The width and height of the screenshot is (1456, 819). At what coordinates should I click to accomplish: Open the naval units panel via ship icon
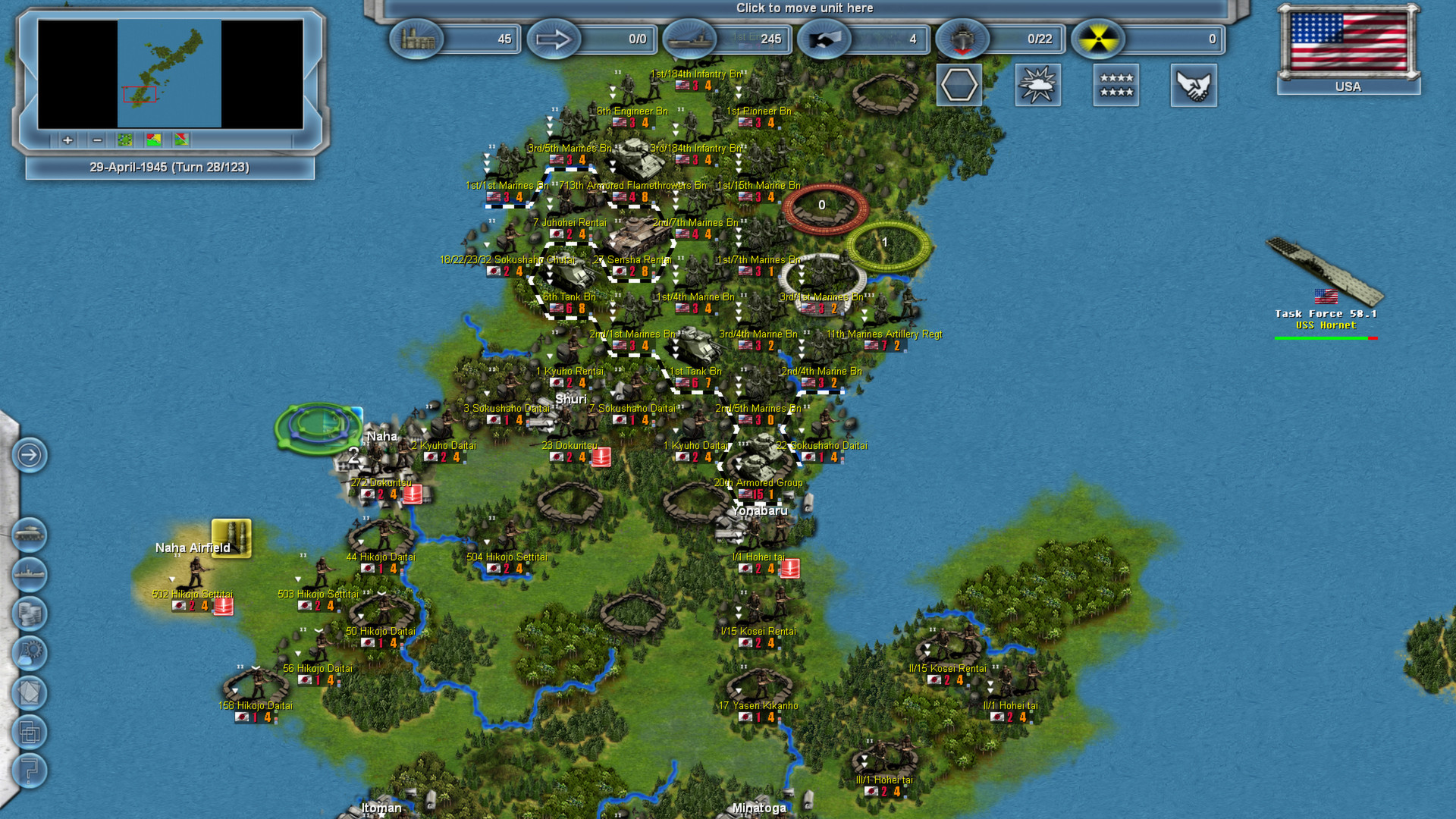coord(29,573)
